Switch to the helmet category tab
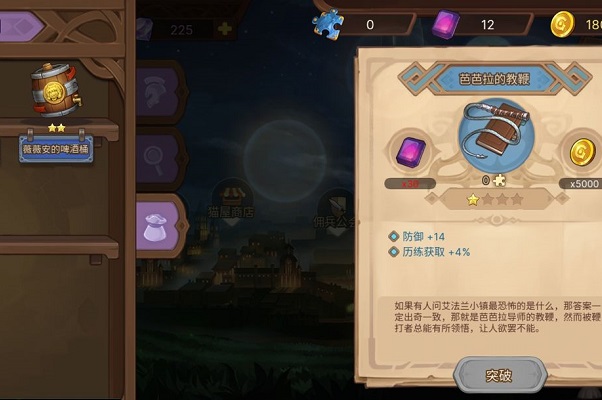The width and height of the screenshot is (602, 400). click(x=158, y=88)
